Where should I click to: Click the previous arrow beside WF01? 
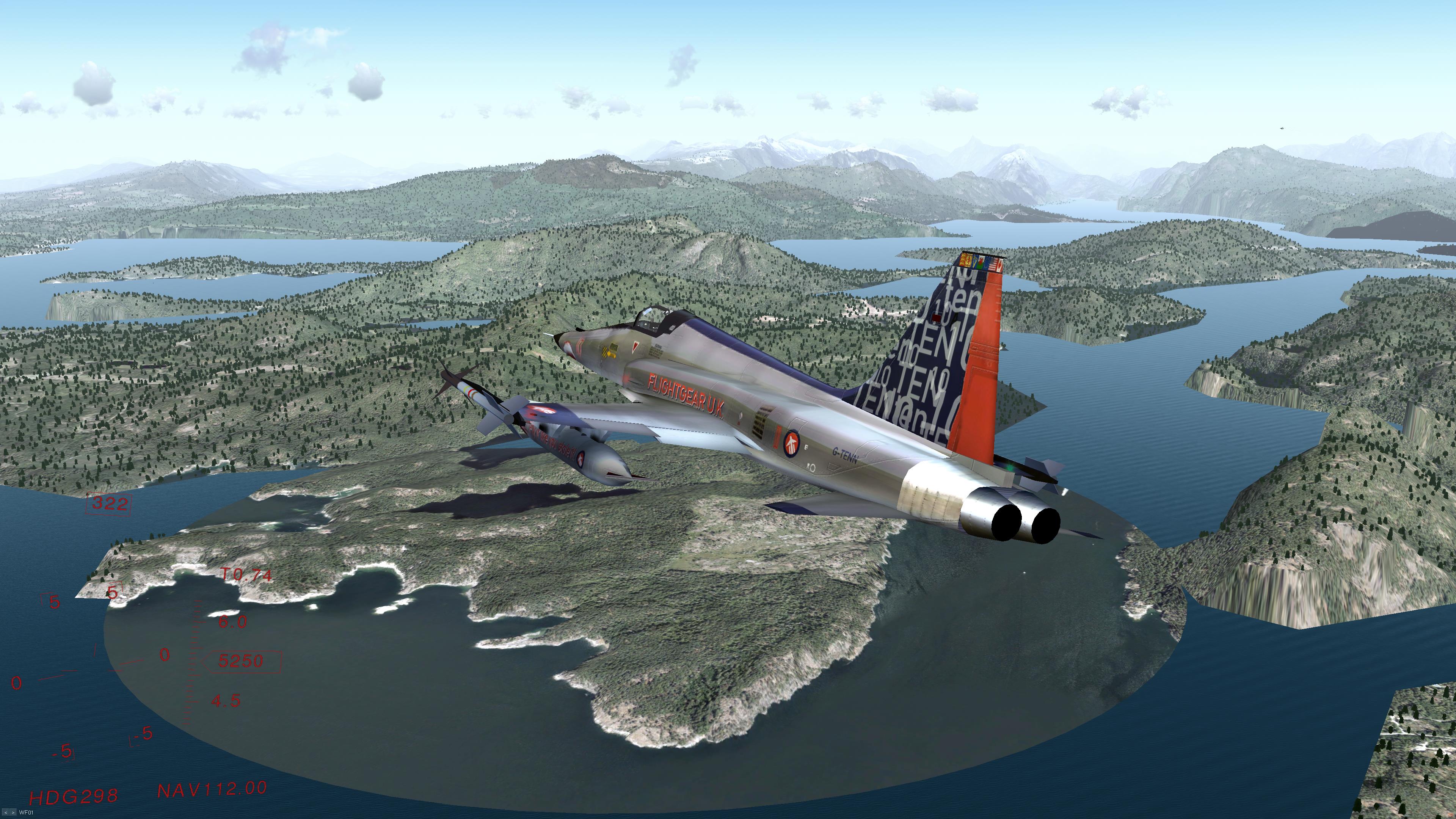click(x=6, y=813)
